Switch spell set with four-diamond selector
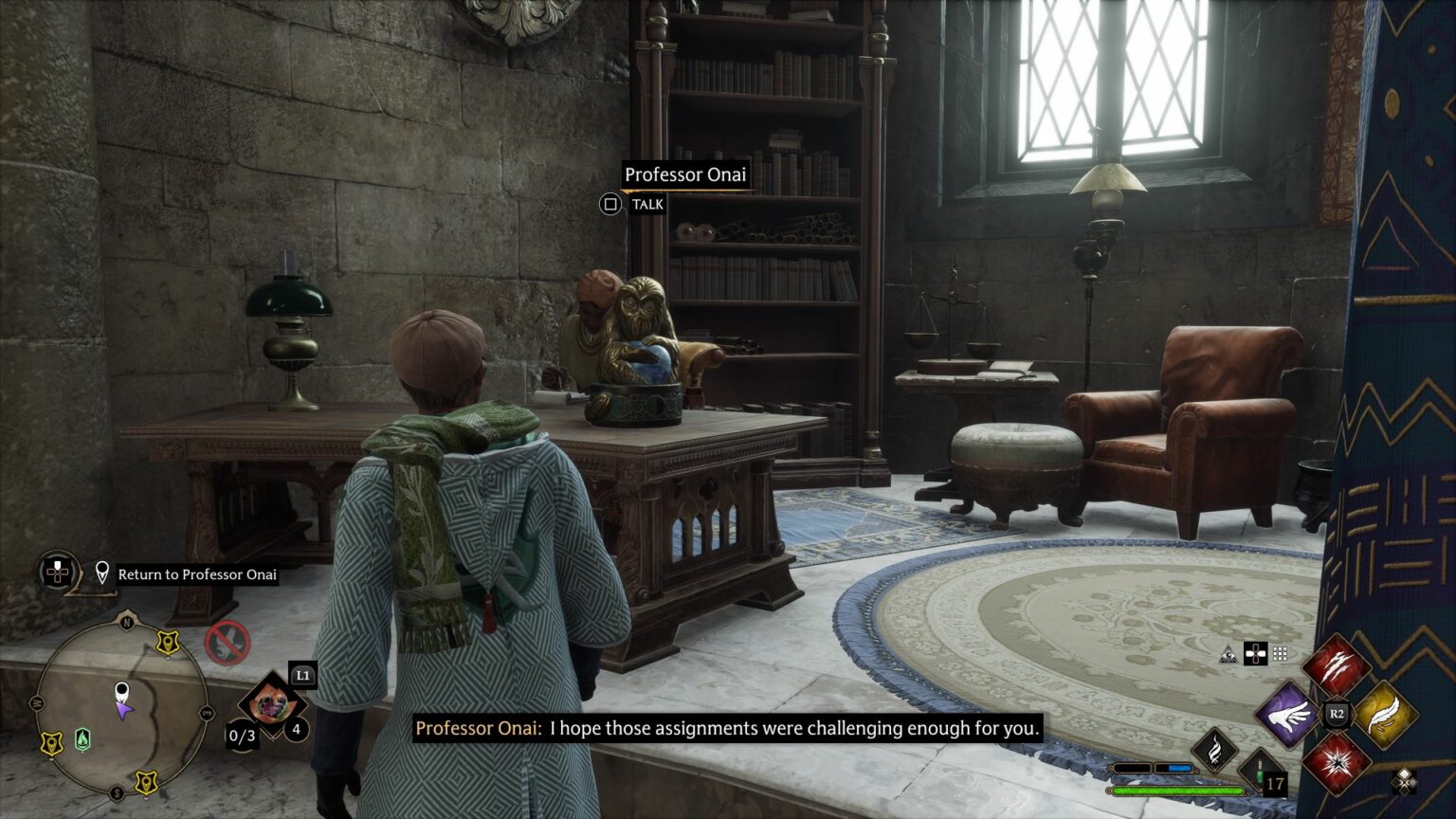The width and height of the screenshot is (1456, 819). (x=1404, y=780)
